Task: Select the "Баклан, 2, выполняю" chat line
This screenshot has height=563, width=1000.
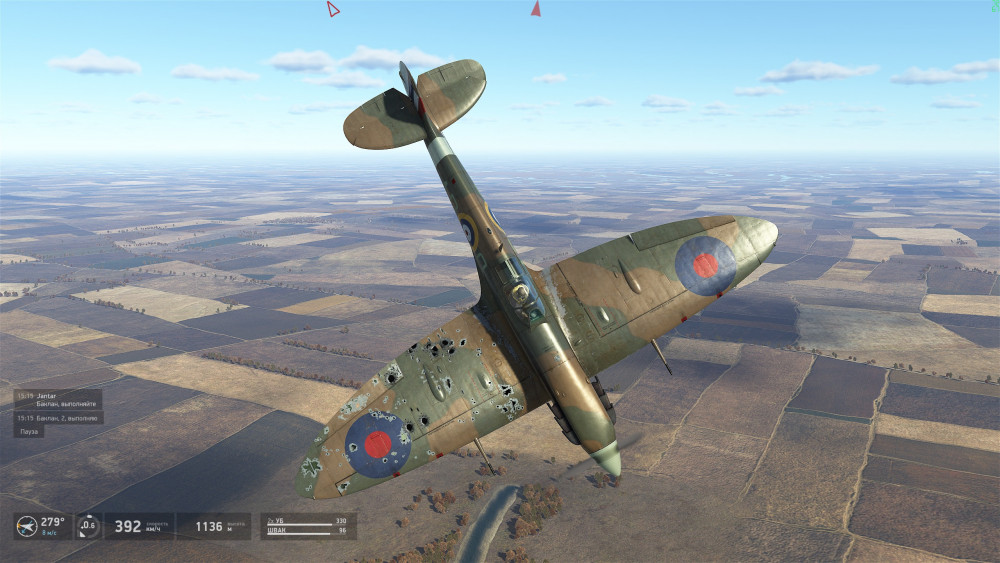Action: point(59,417)
